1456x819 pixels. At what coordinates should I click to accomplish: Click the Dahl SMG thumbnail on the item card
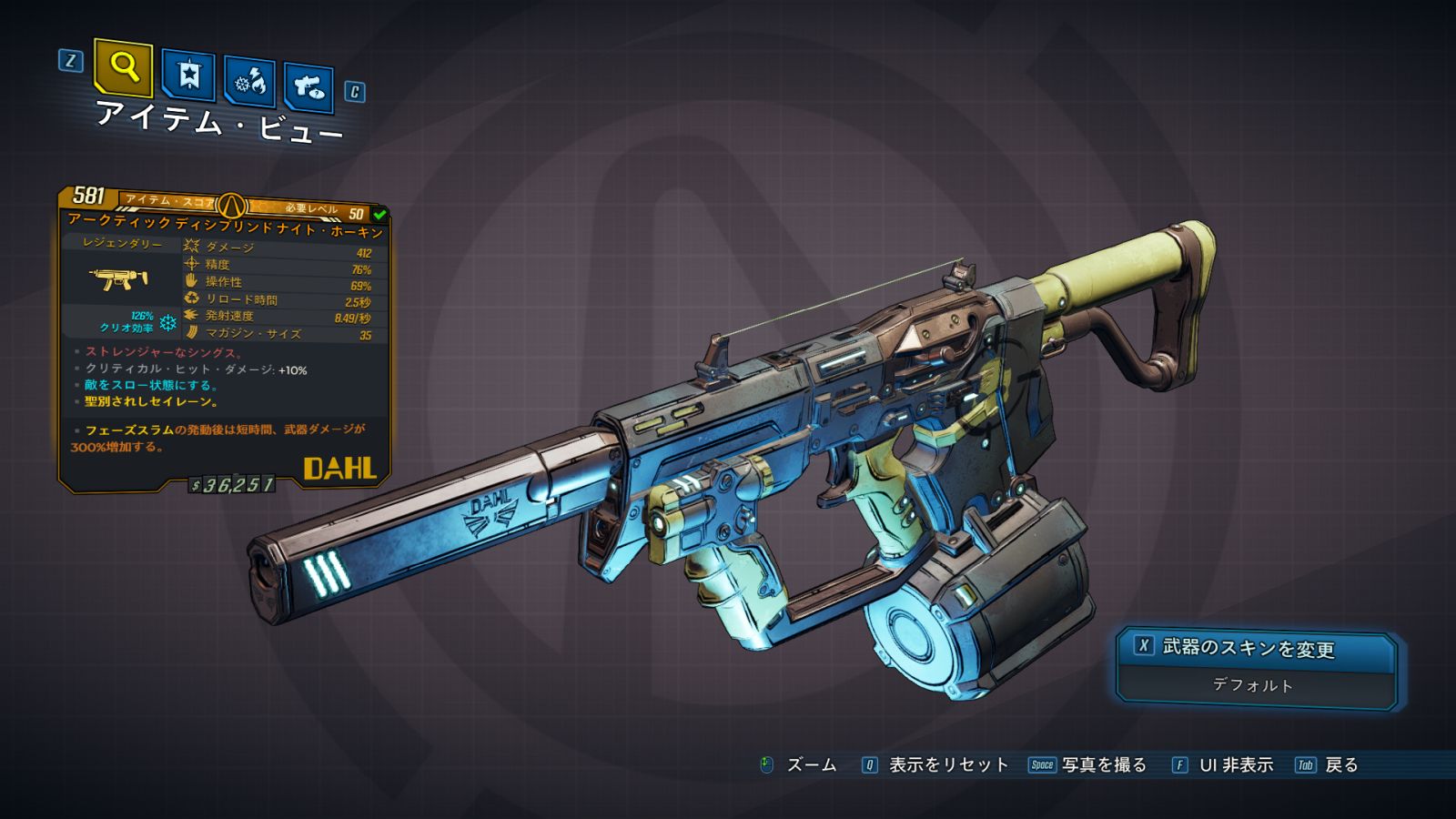(119, 278)
